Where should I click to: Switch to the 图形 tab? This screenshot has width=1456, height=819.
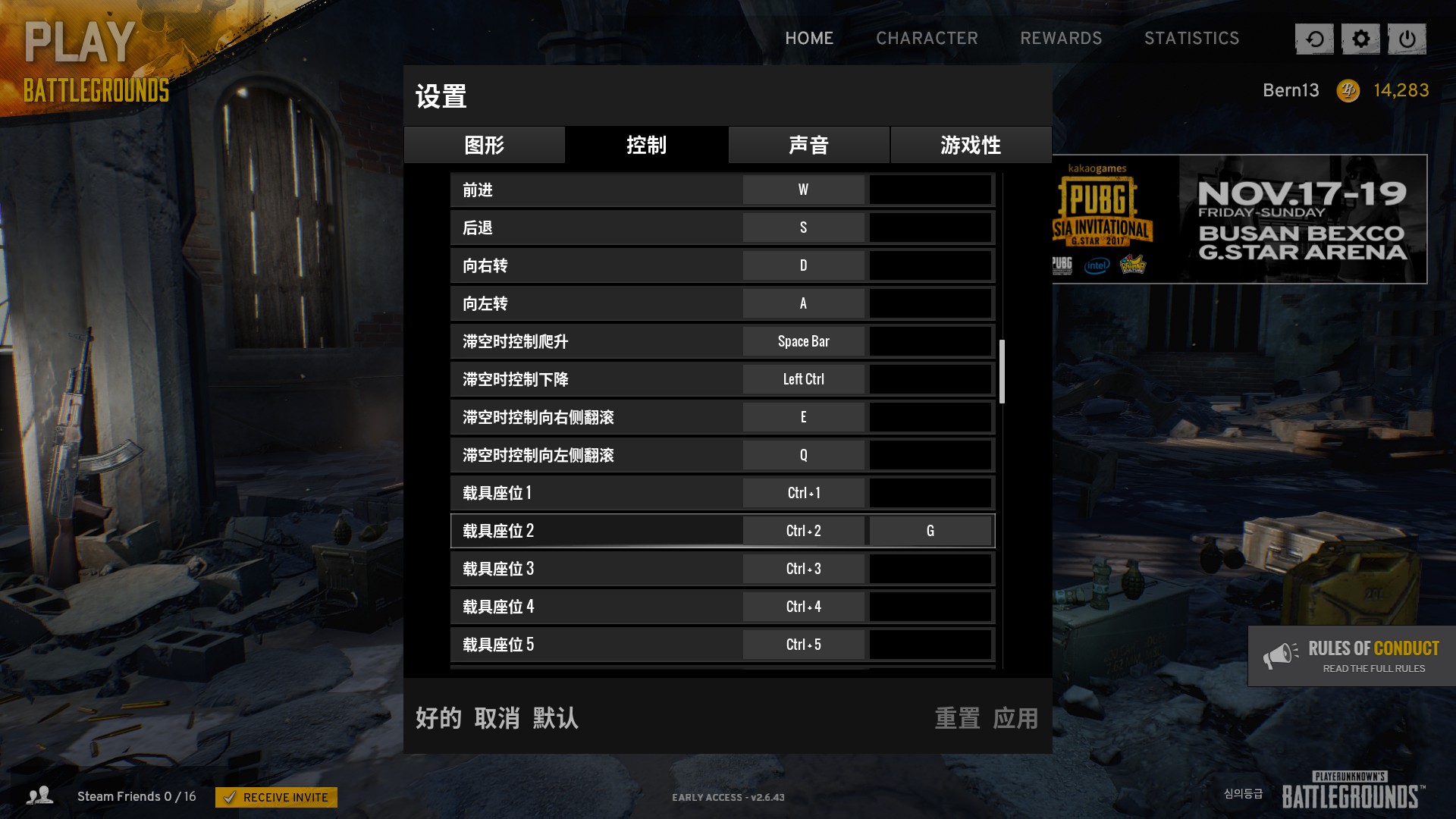(x=484, y=145)
